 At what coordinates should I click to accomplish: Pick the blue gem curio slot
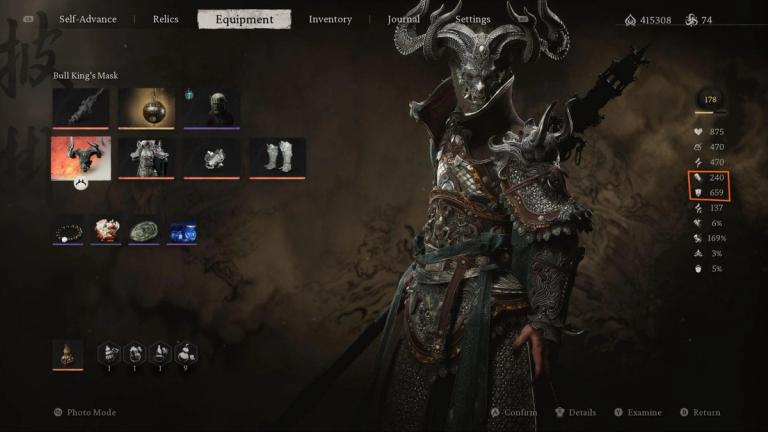pos(182,232)
